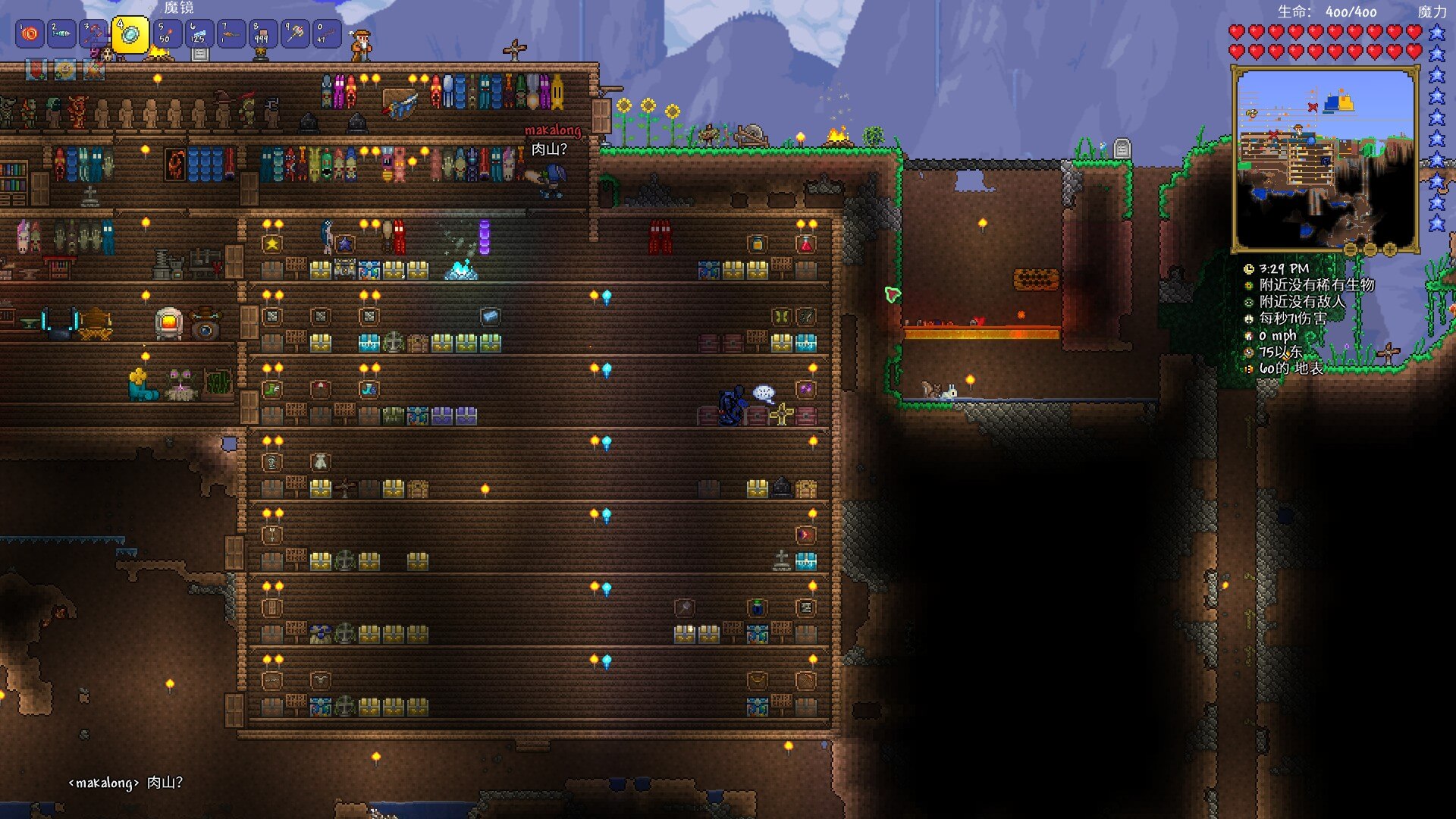Select the last hotbar slot with 41 items
Screen dimensions: 1456x819
tap(327, 34)
